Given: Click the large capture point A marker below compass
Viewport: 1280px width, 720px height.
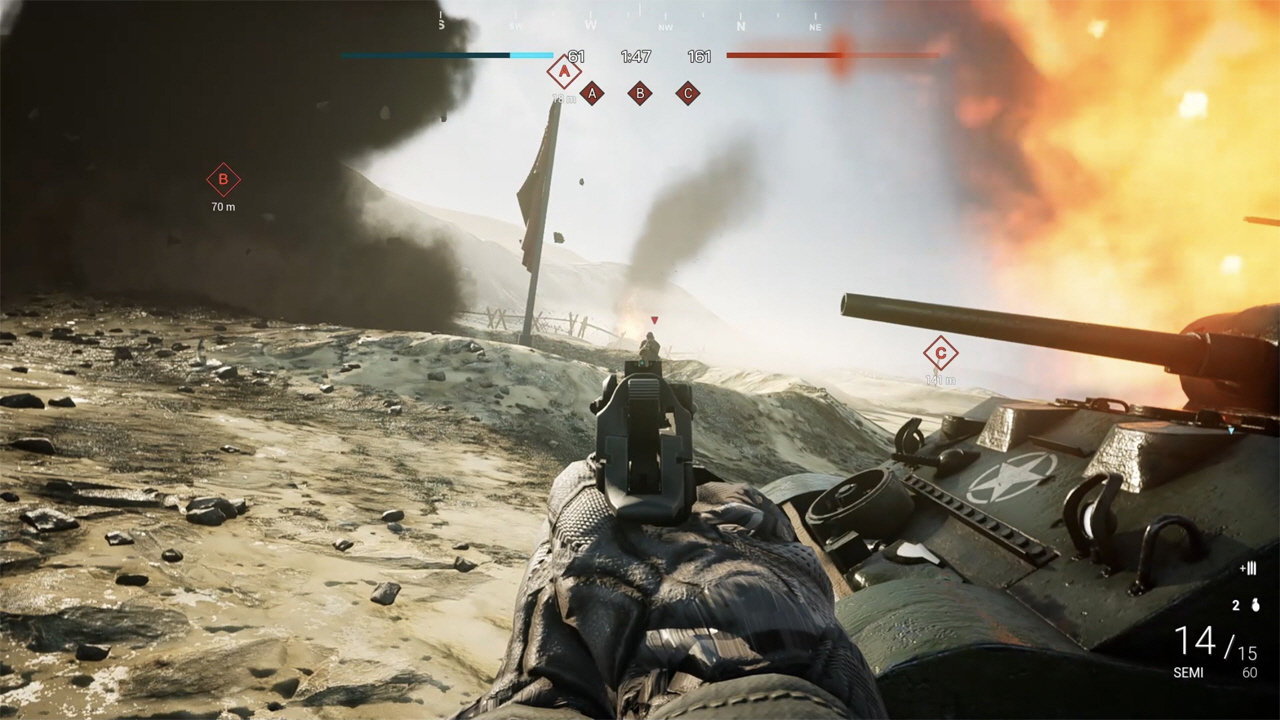Looking at the screenshot, I should pyautogui.click(x=564, y=72).
